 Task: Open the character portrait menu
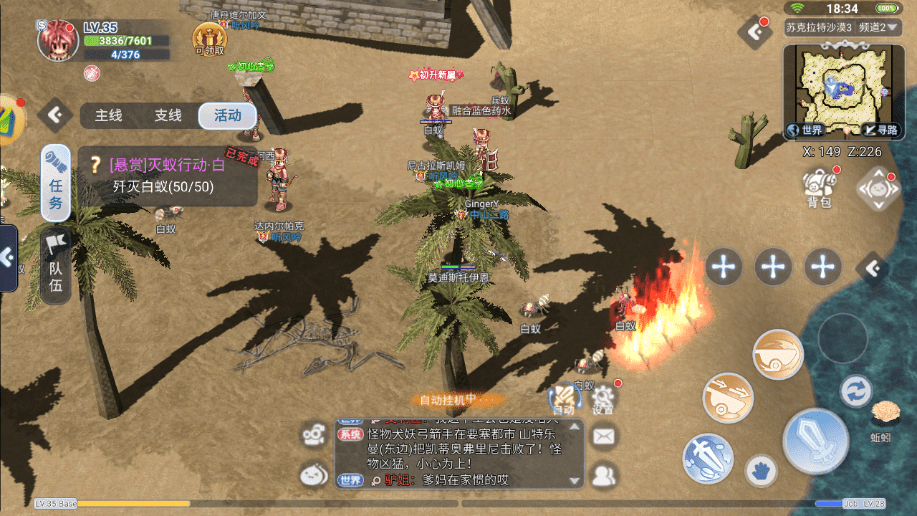(57, 39)
